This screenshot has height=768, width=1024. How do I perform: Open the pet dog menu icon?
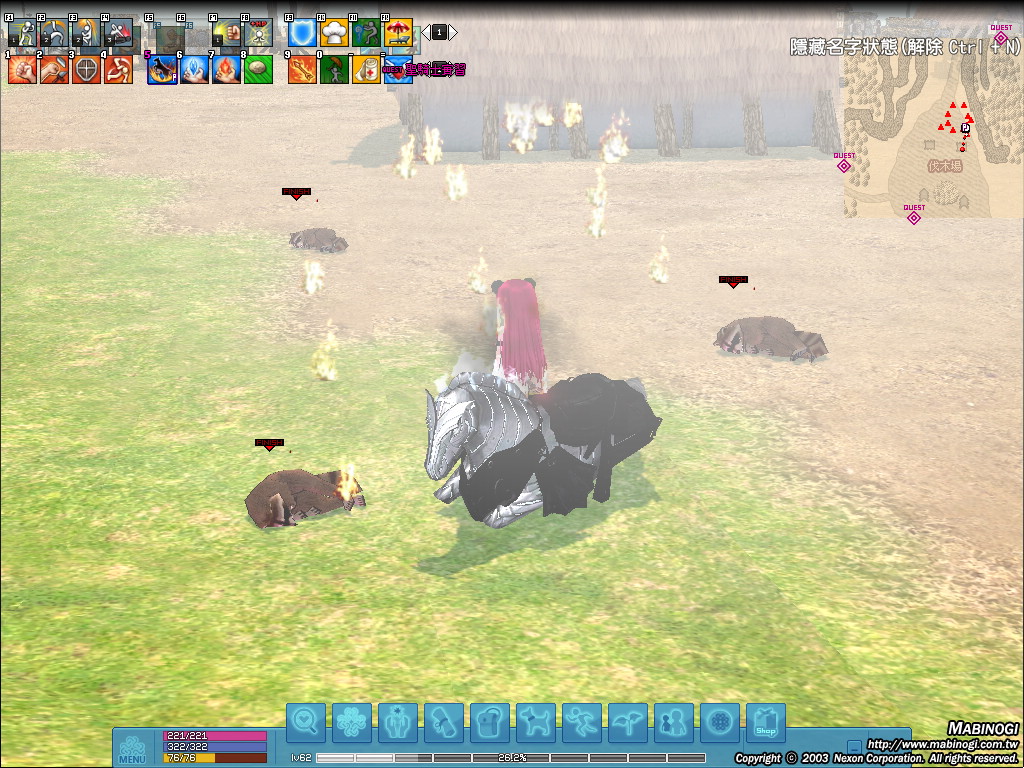[536, 722]
